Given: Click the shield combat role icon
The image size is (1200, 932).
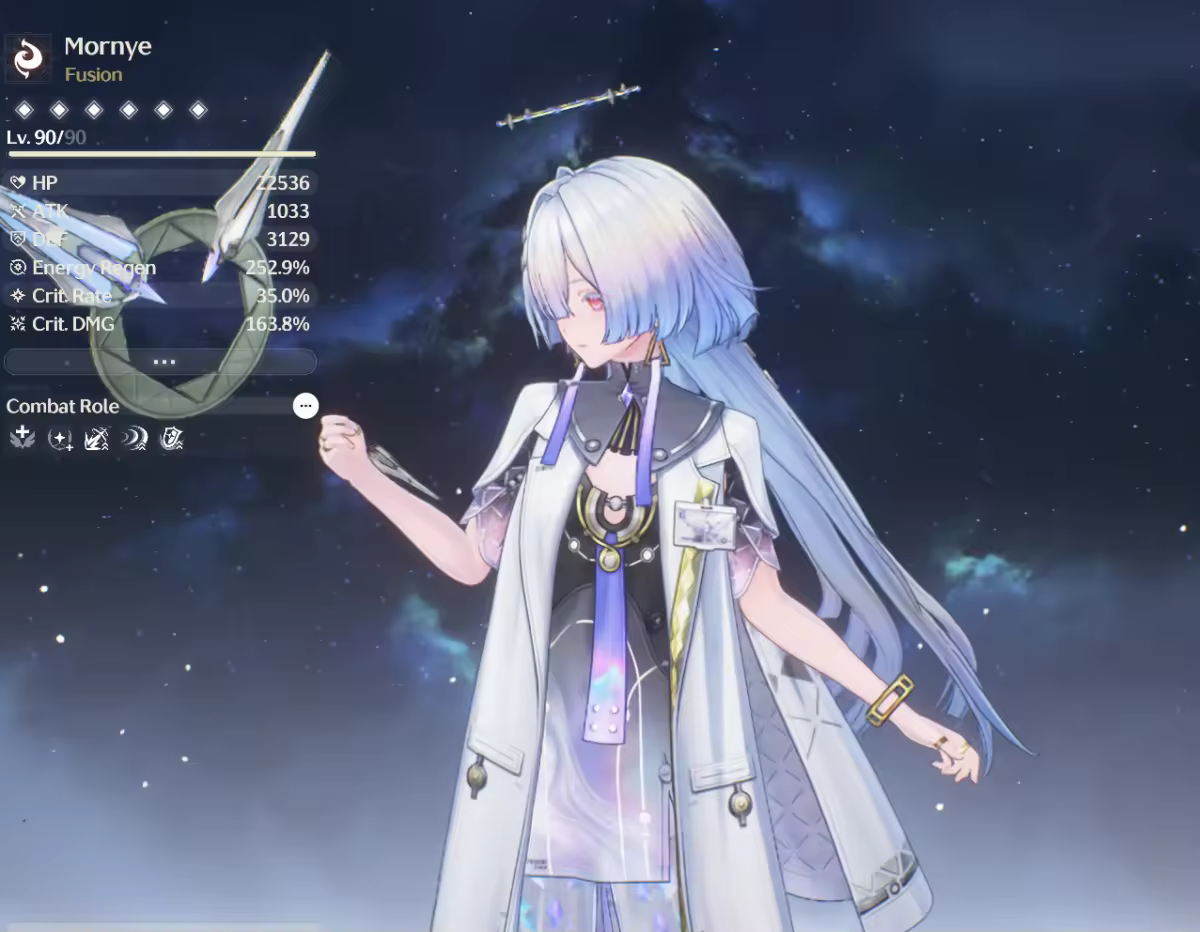Looking at the screenshot, I should pos(171,438).
